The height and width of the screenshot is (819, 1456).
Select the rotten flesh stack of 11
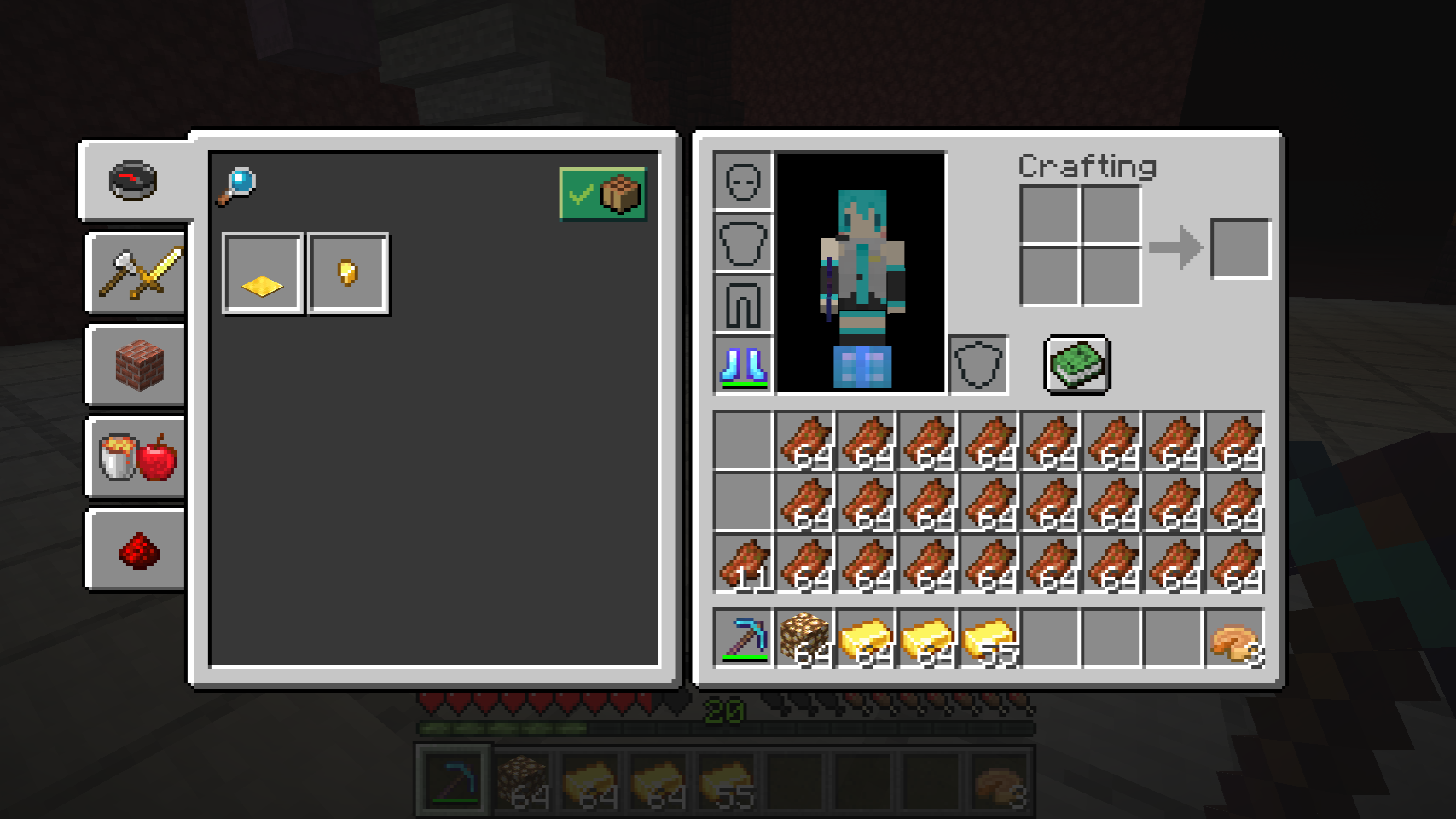pyautogui.click(x=743, y=565)
